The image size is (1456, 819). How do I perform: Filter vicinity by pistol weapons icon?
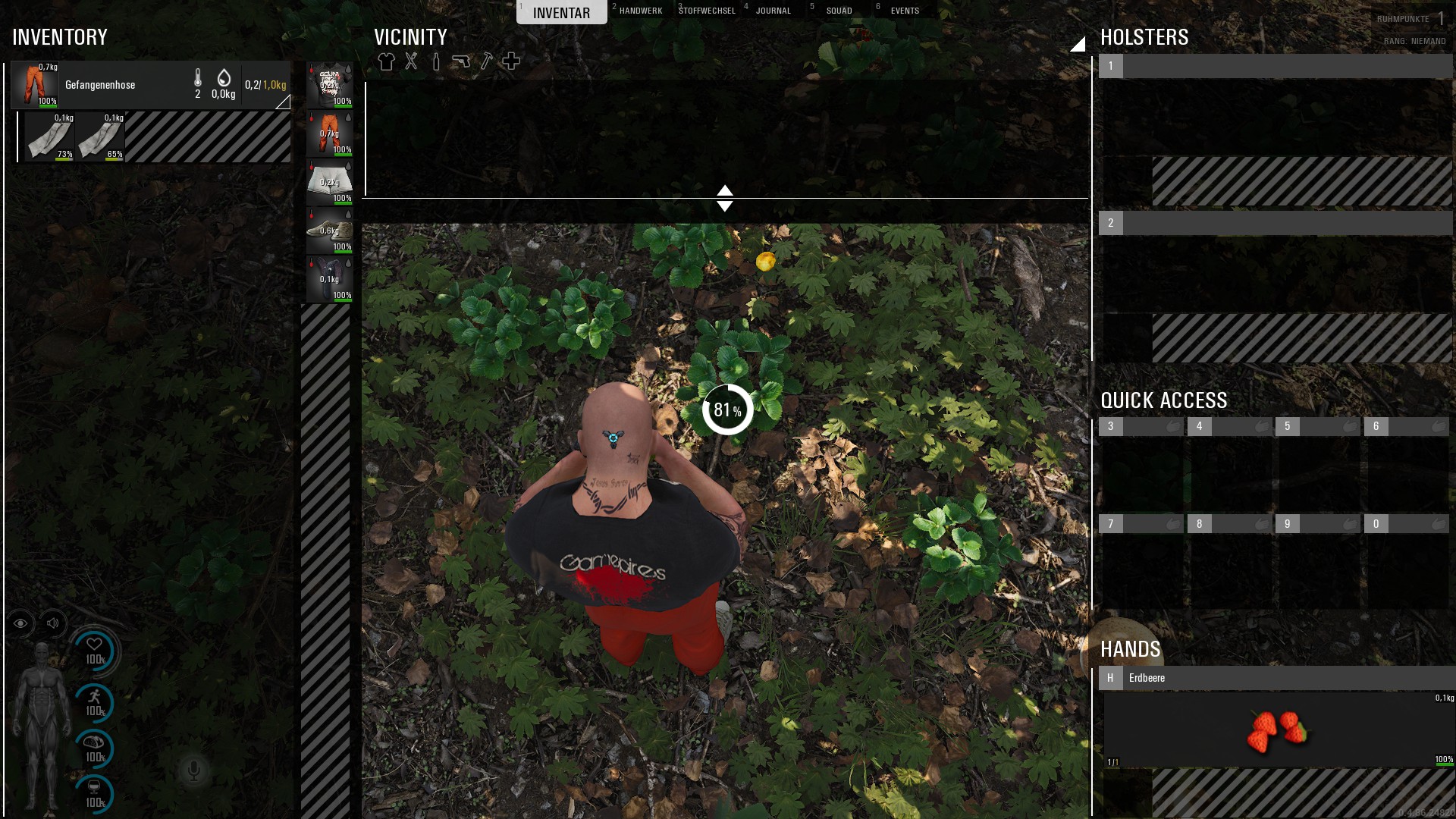click(461, 61)
